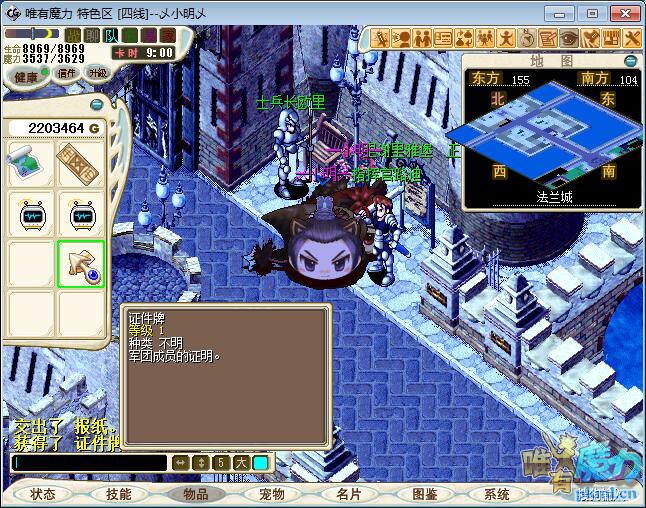Screen dimensions: 646x508
Task: Select the 物品 (Items) tab
Action: [195, 494]
